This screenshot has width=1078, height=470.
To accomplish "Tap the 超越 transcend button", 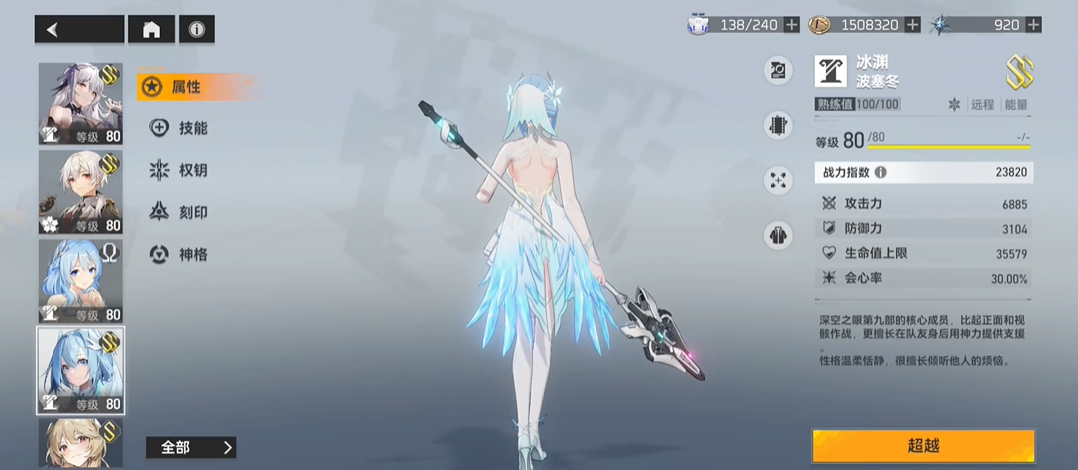I will (922, 446).
